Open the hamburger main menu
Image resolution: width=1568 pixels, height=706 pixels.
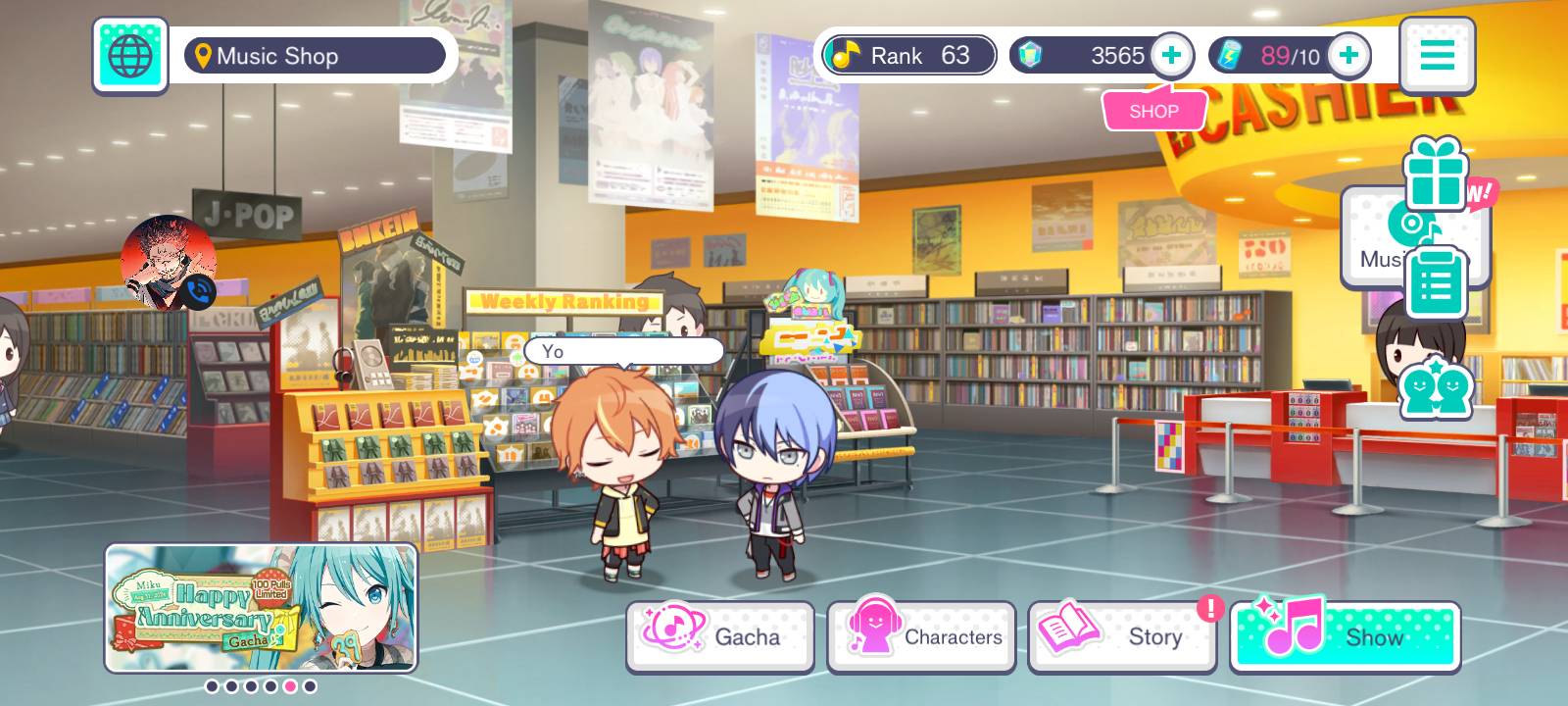pyautogui.click(x=1437, y=56)
